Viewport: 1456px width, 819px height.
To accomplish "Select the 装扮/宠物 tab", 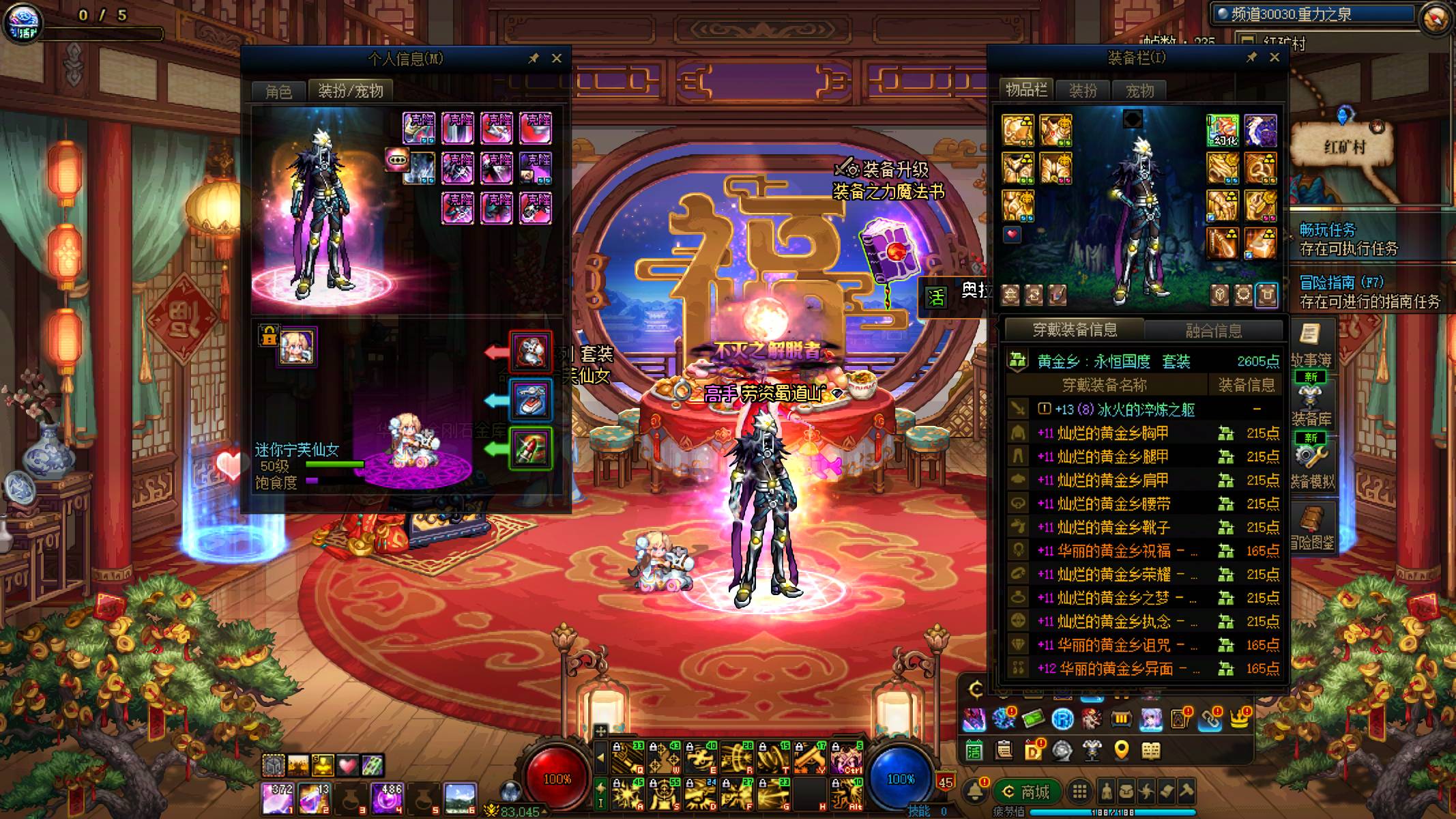I will tap(351, 91).
